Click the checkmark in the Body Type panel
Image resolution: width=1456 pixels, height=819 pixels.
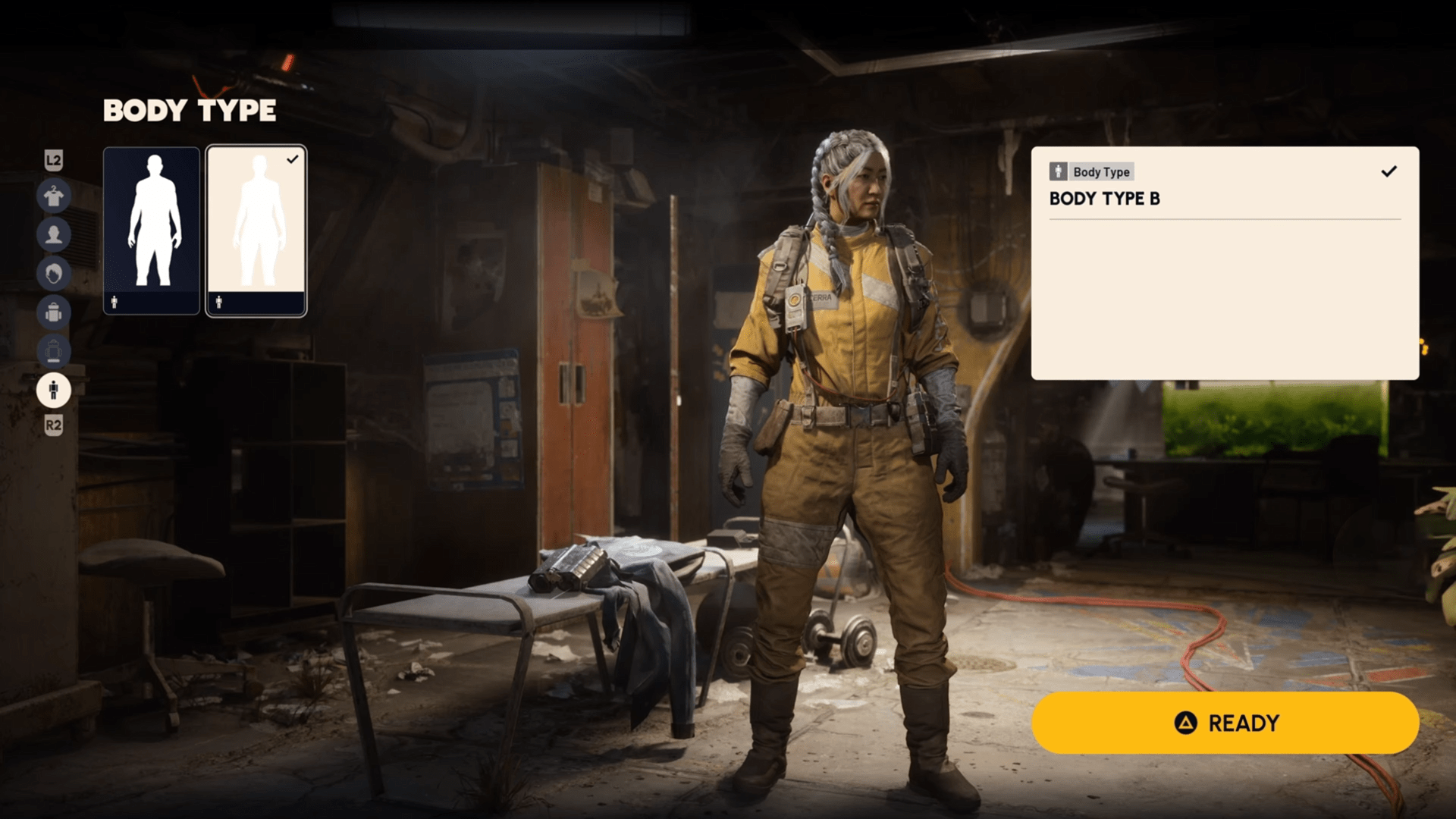click(x=1389, y=171)
